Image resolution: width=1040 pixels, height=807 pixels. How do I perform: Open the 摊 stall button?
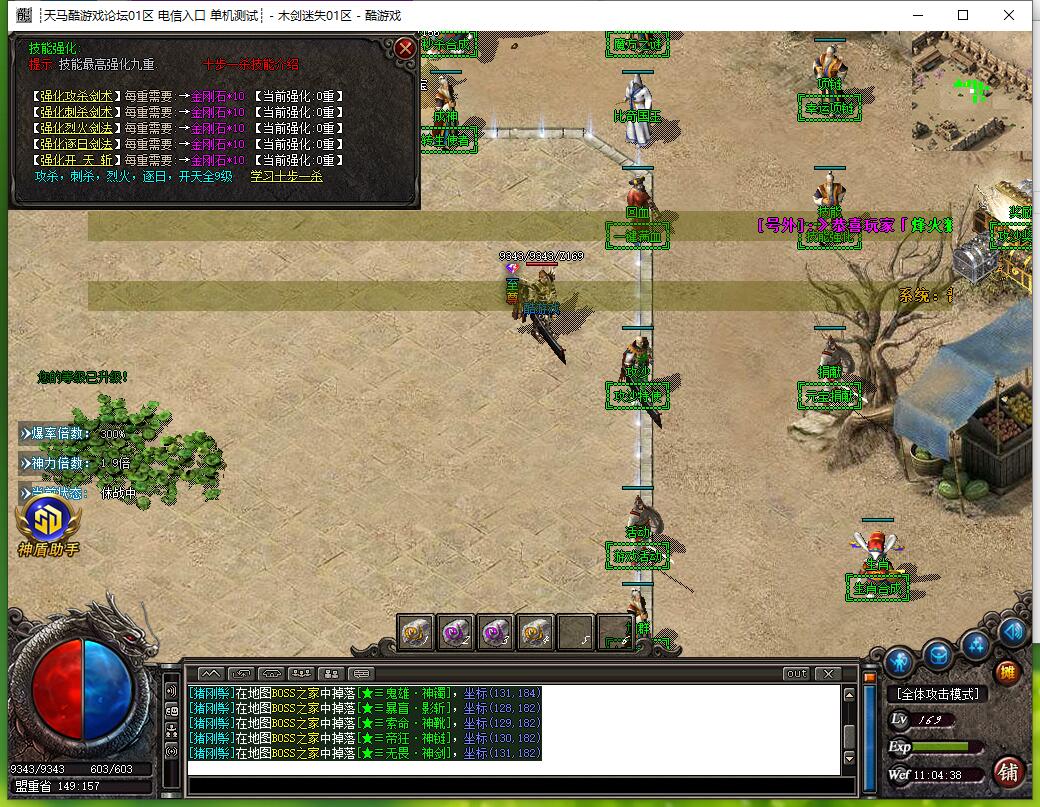coord(1007,672)
